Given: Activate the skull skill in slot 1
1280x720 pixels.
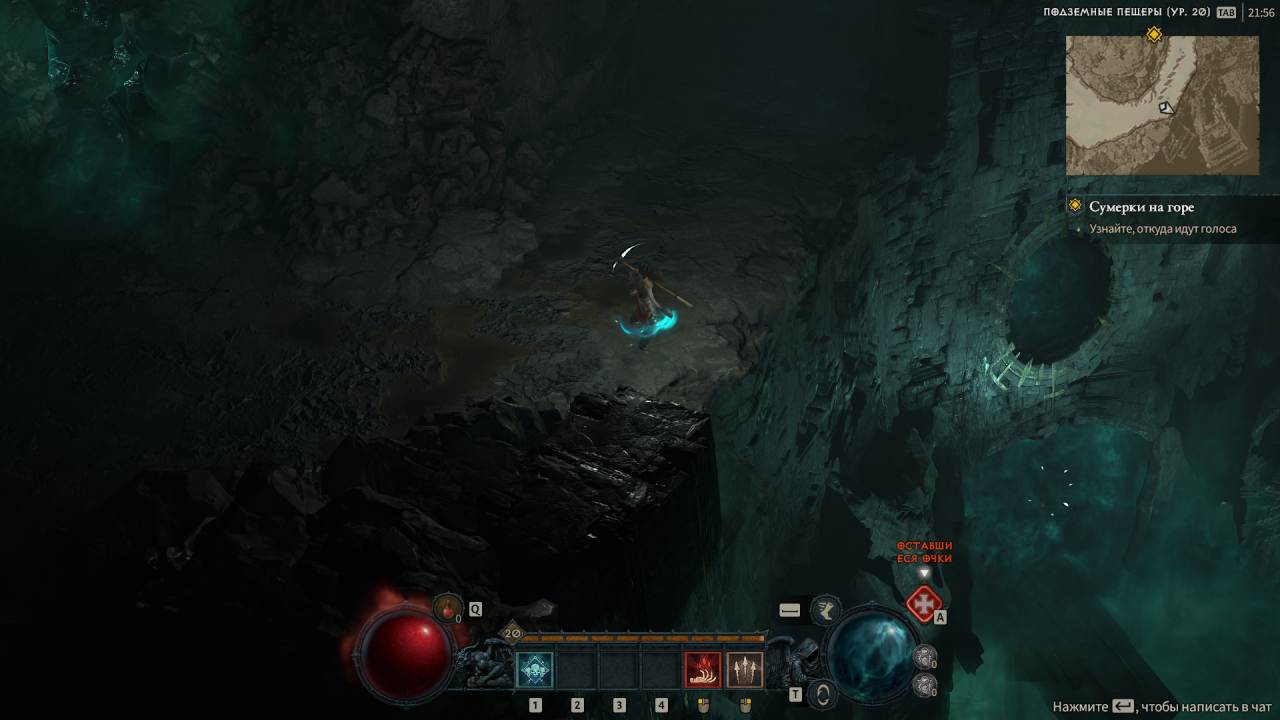Looking at the screenshot, I should tap(534, 669).
